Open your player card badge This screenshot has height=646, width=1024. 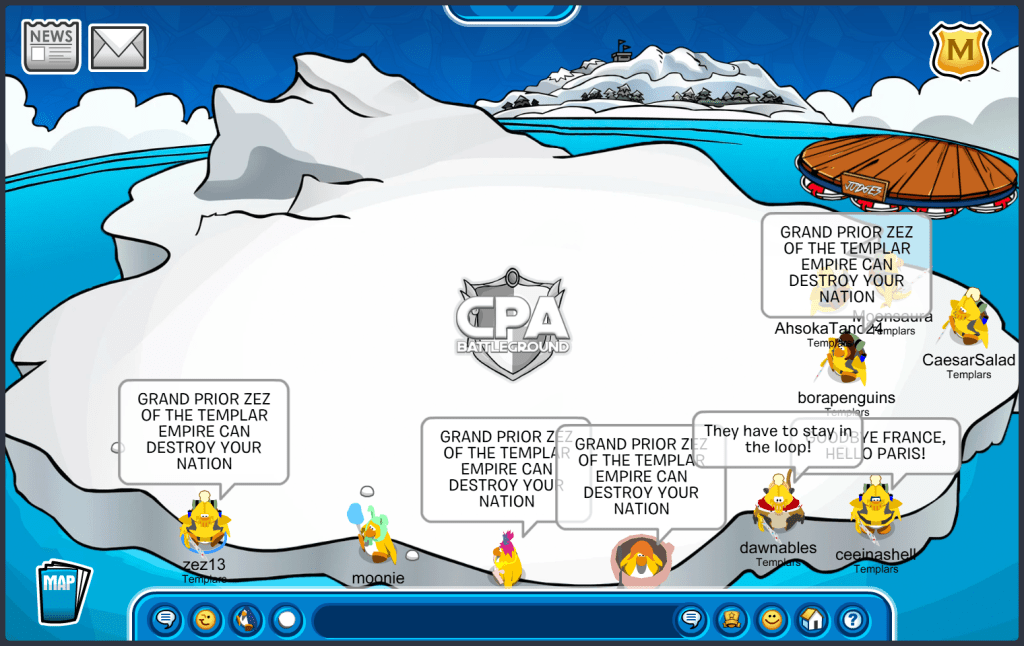tap(730, 621)
